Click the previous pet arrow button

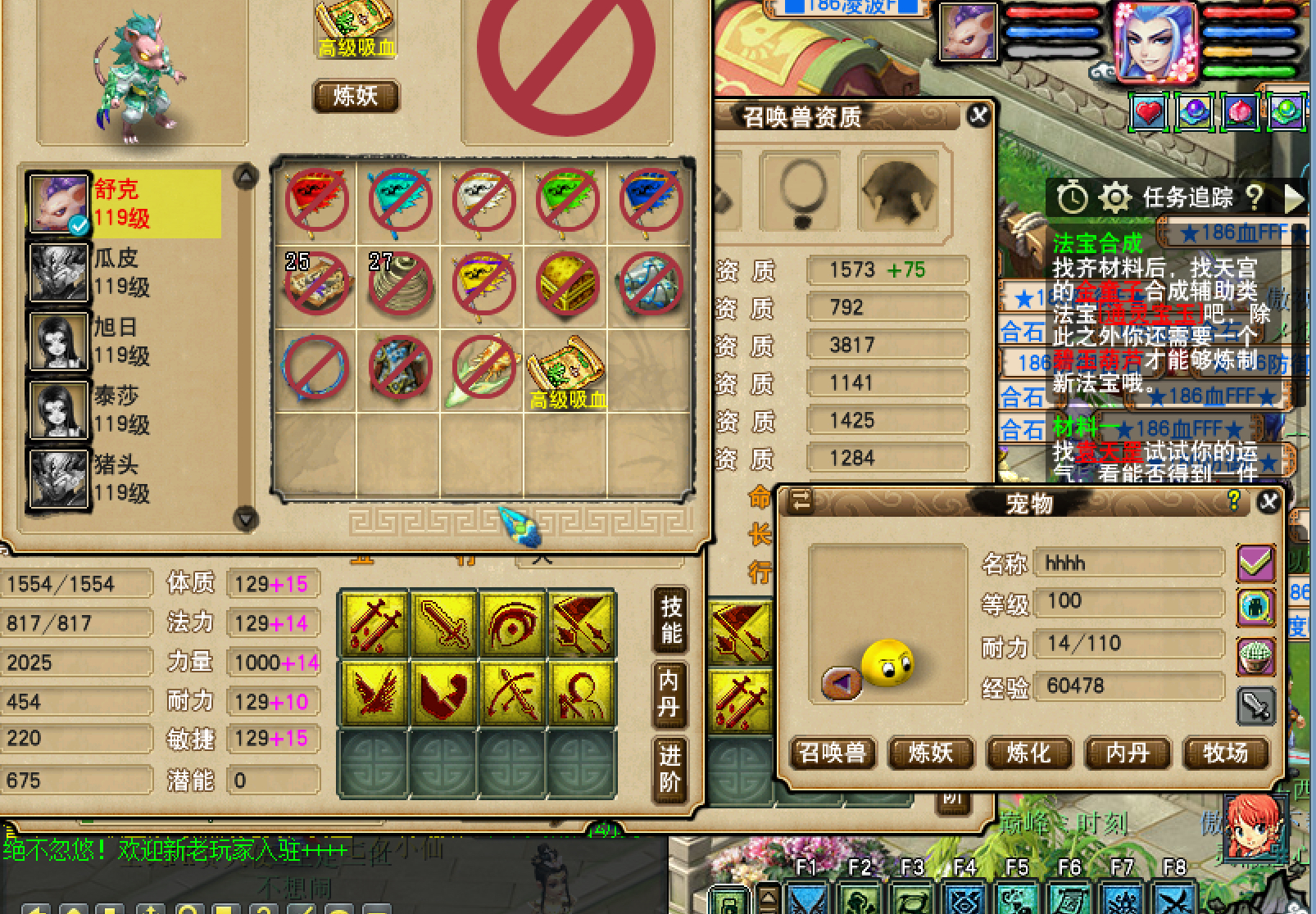(x=842, y=681)
